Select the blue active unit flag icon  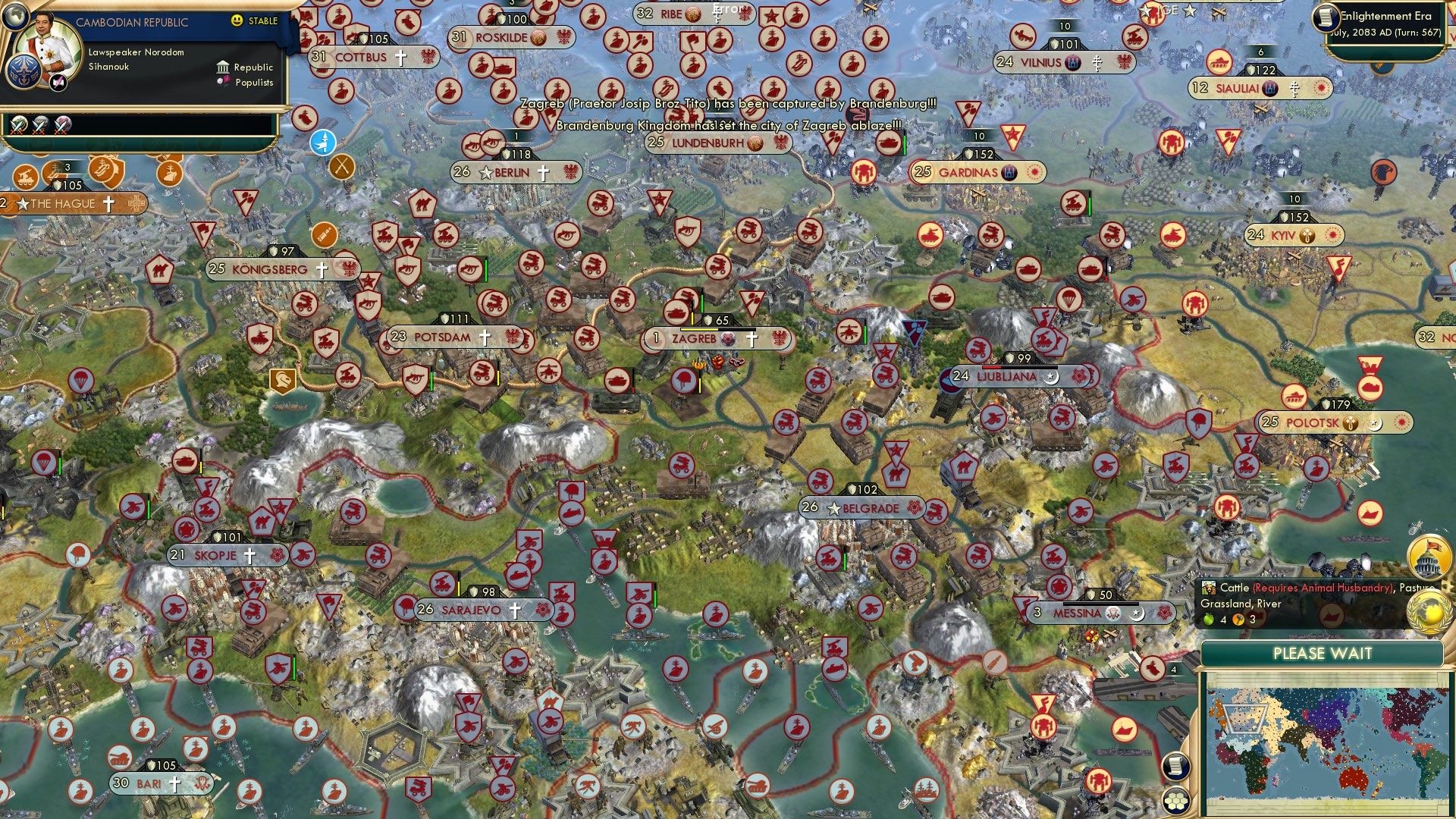point(324,140)
